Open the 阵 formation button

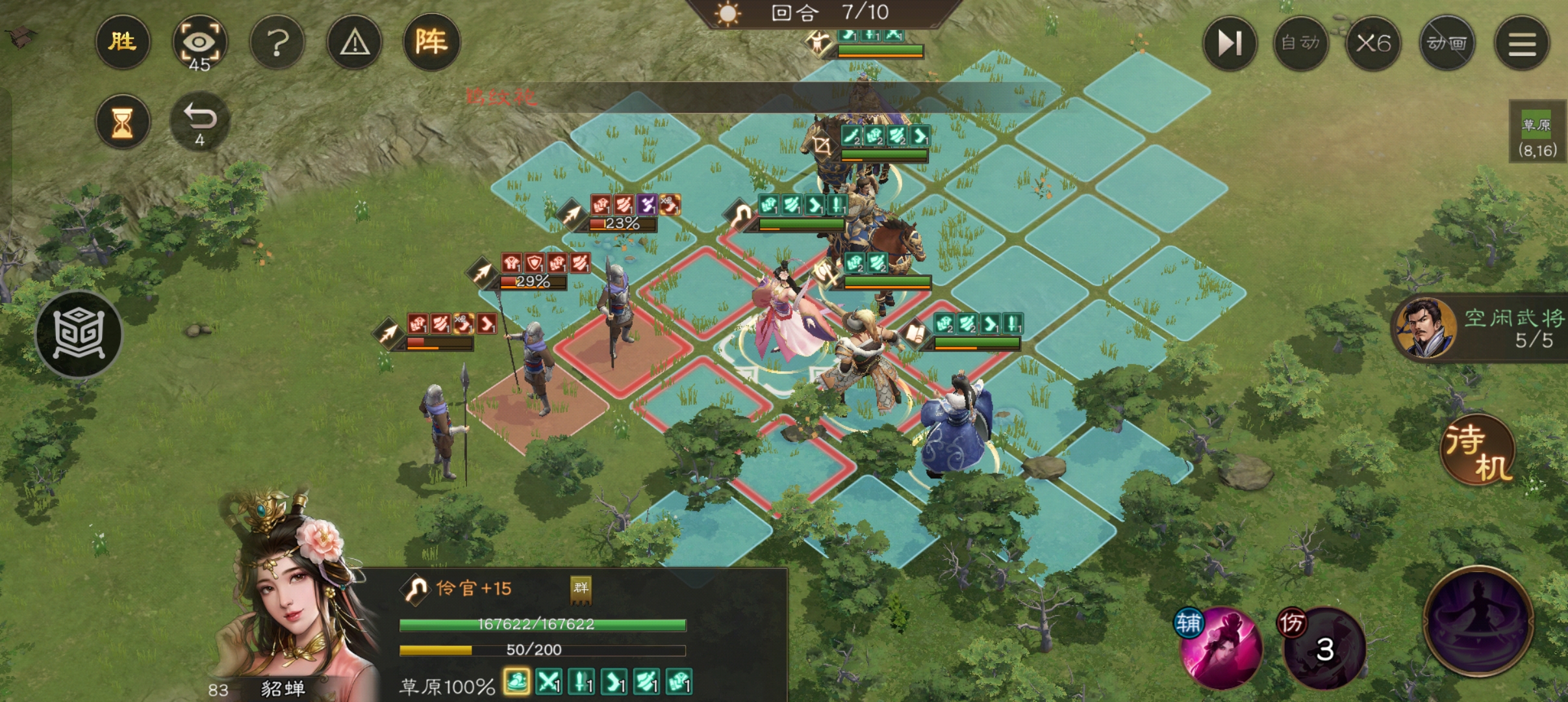click(431, 43)
